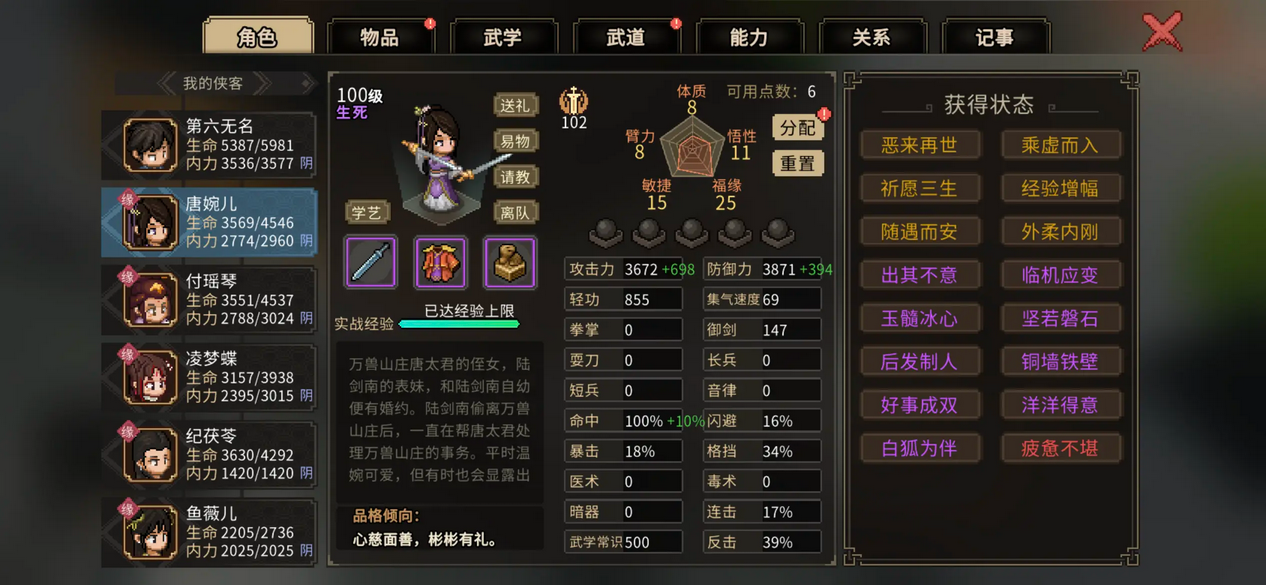This screenshot has height=585, width=1266.
Task: Switch to the 记事 tab
Action: click(x=994, y=38)
